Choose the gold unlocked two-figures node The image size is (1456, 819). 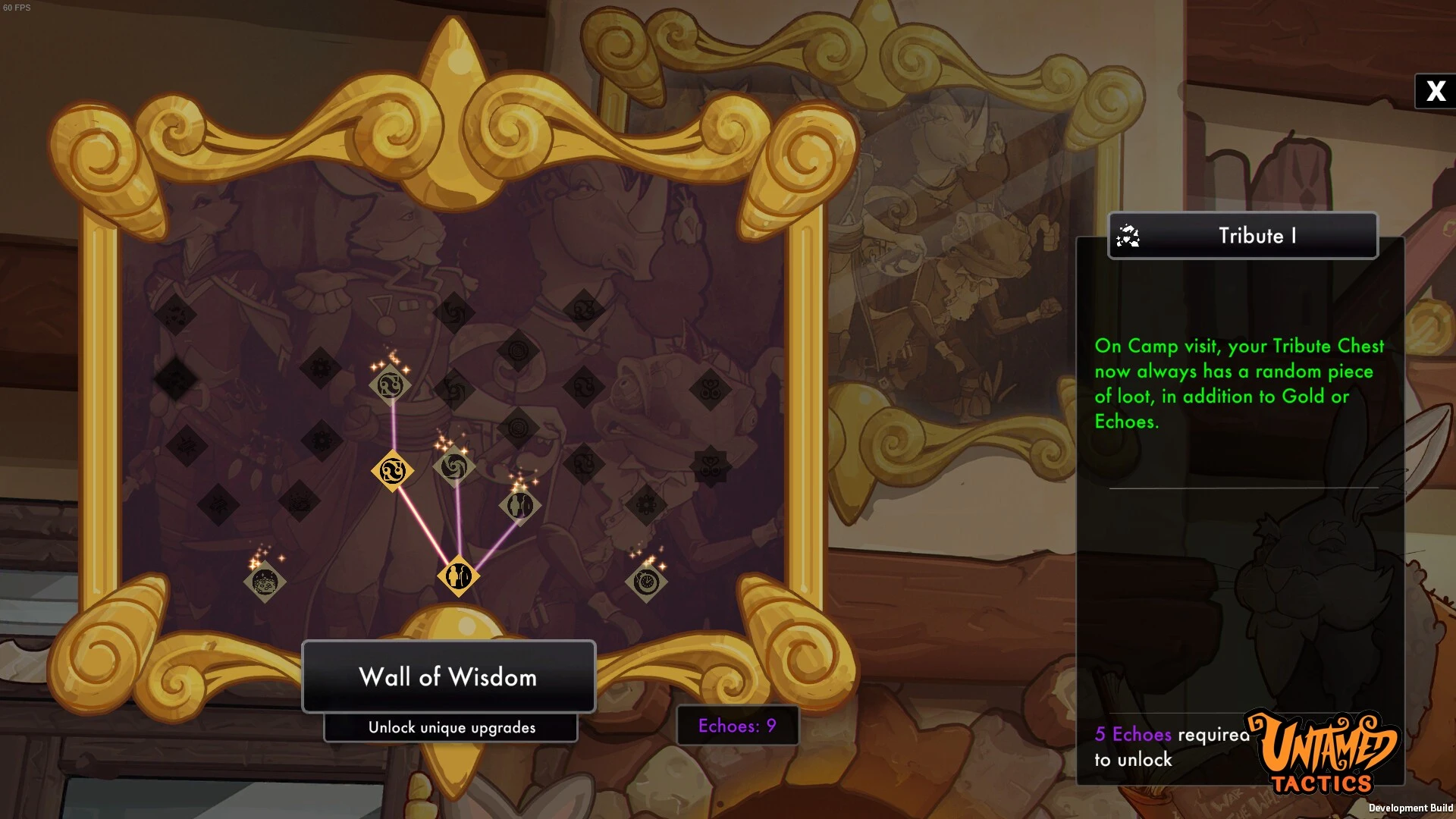(458, 576)
